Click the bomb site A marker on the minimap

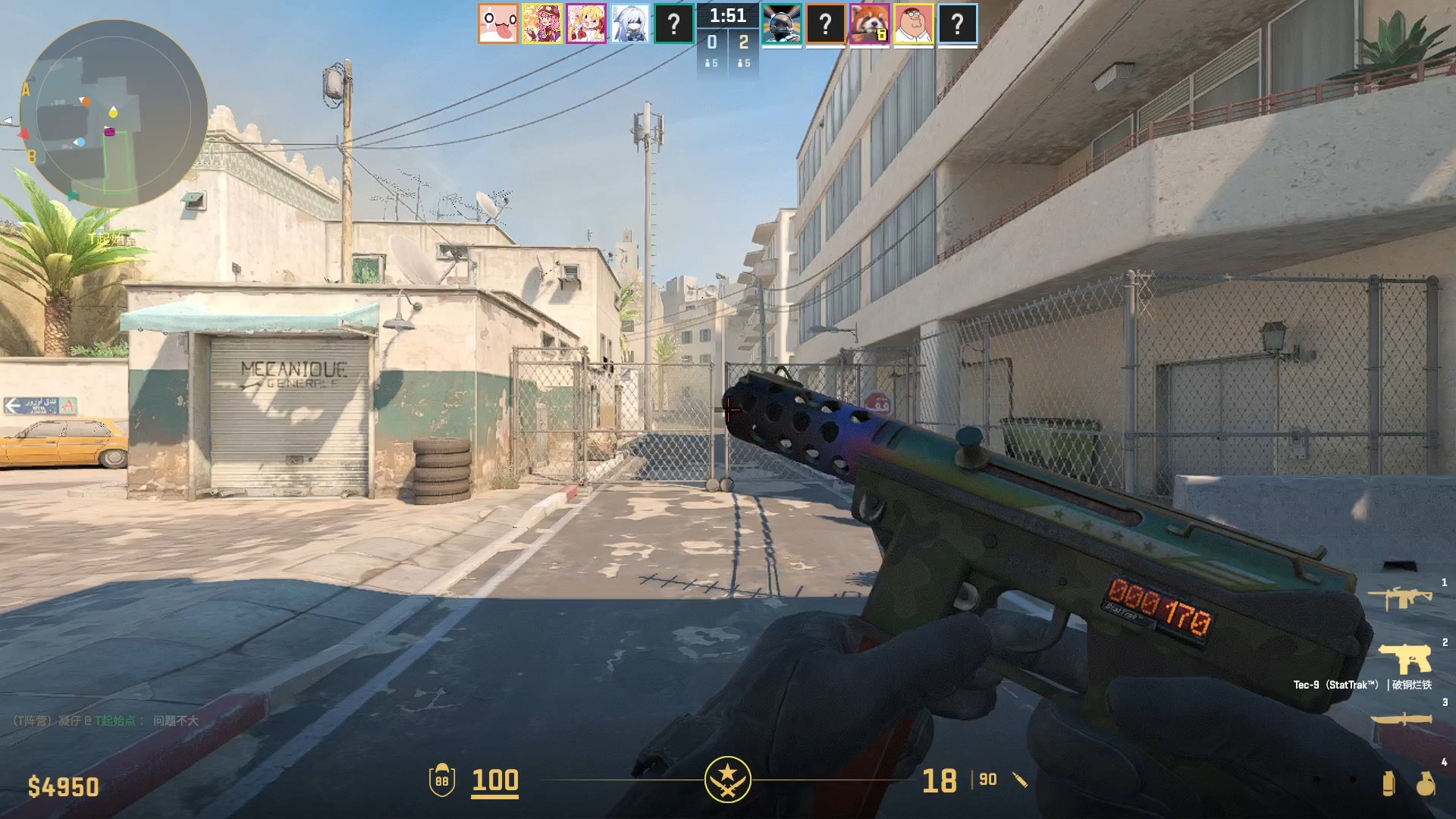(x=27, y=88)
